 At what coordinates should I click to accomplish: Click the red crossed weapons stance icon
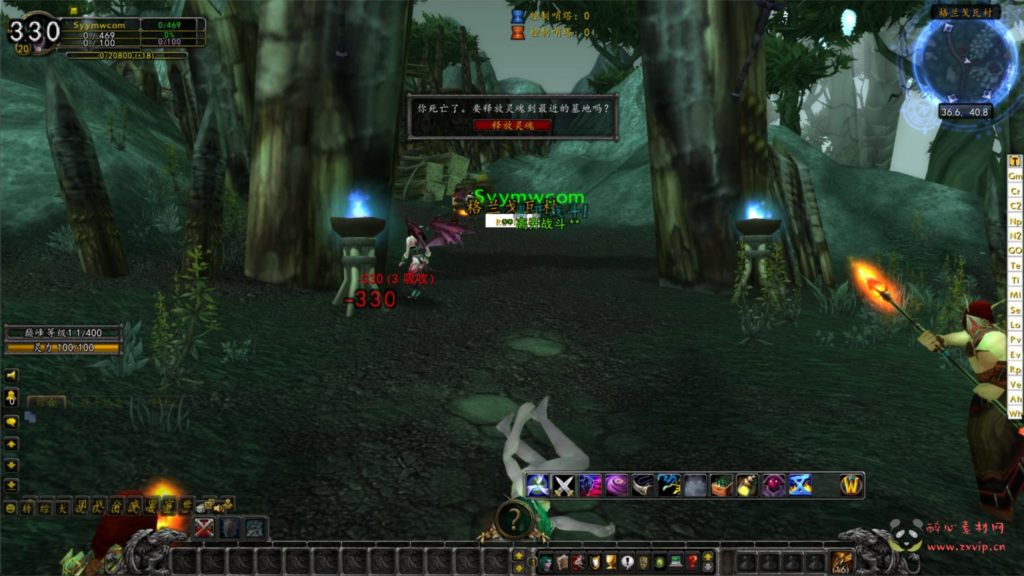tap(205, 528)
